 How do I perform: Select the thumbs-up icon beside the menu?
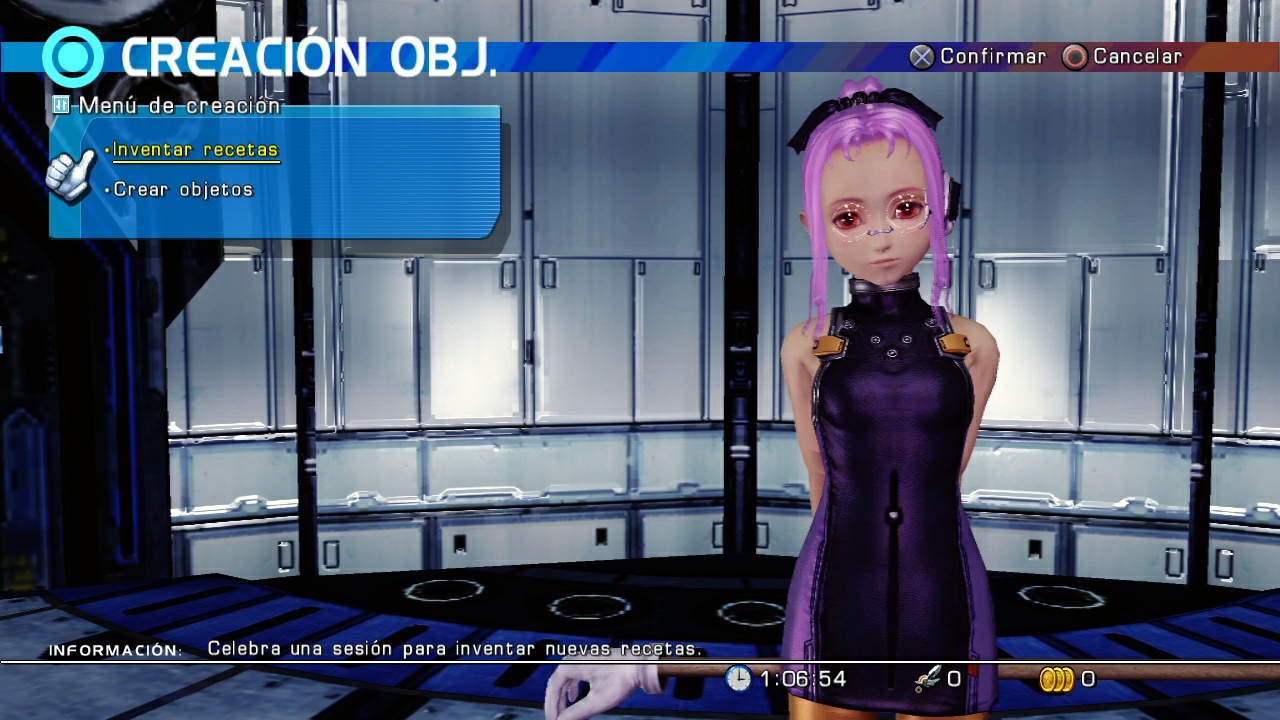click(72, 177)
